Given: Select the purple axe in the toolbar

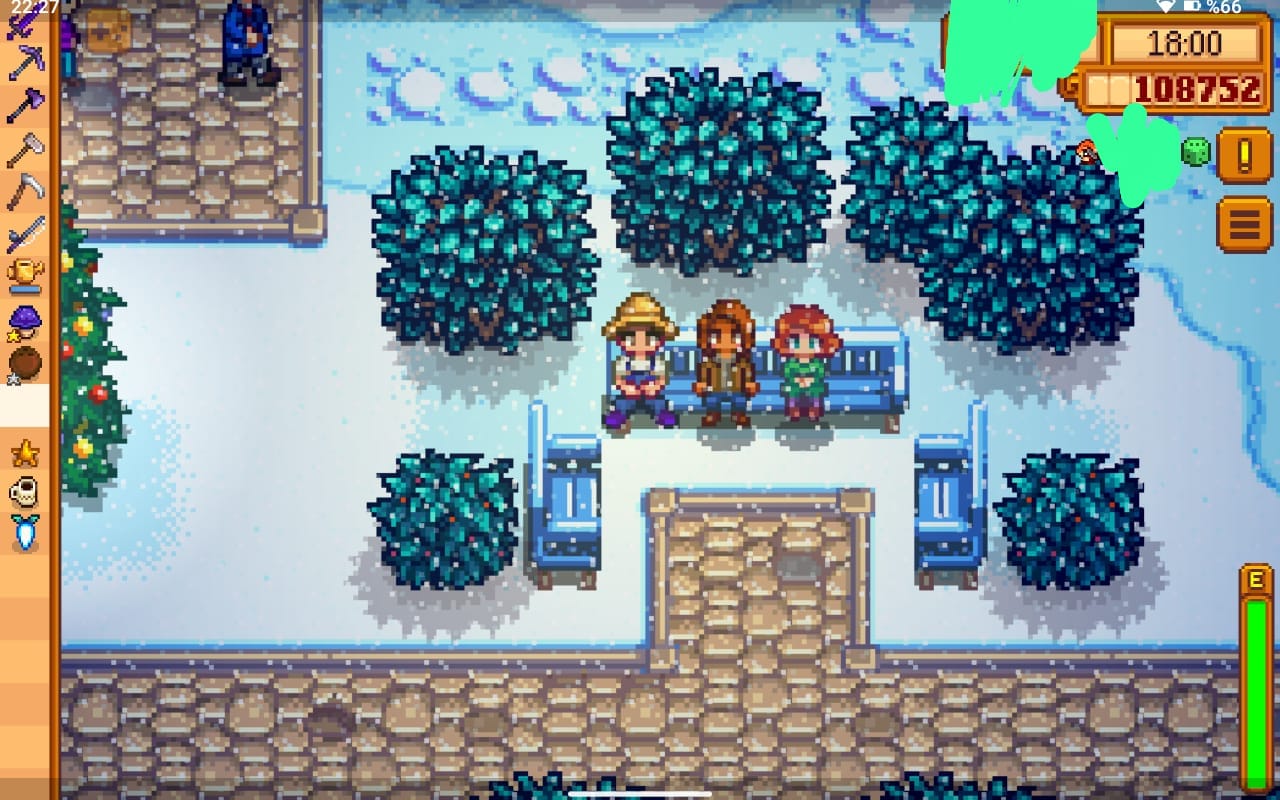Looking at the screenshot, I should (x=24, y=104).
